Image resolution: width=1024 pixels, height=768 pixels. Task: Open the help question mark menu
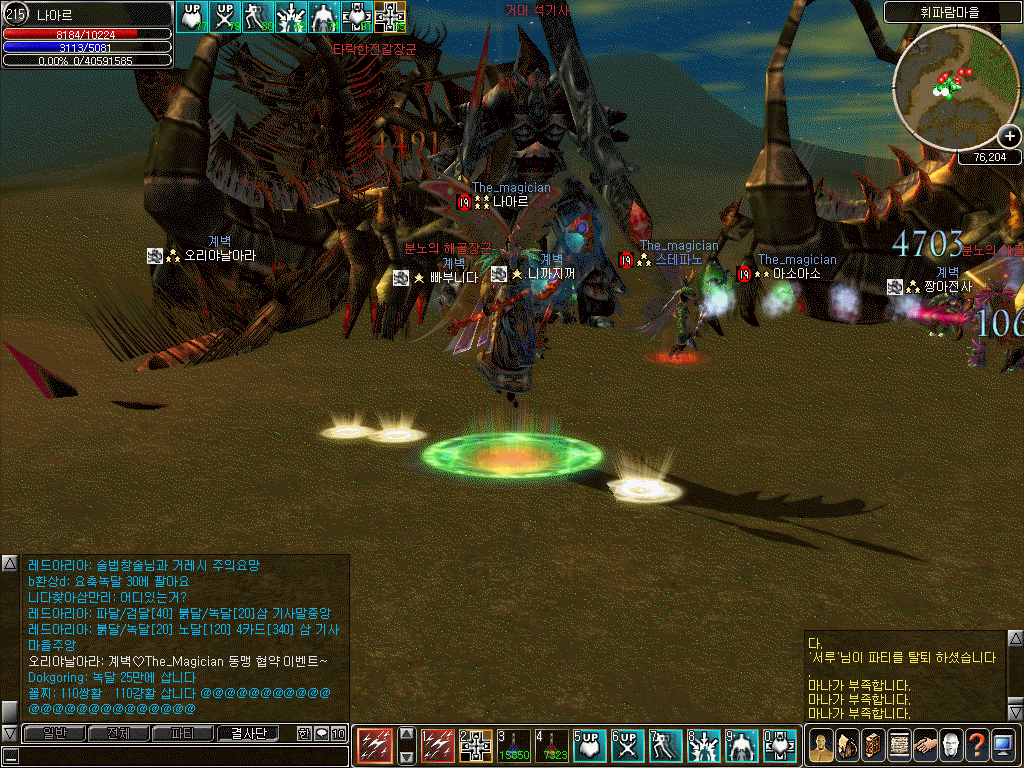tap(977, 746)
